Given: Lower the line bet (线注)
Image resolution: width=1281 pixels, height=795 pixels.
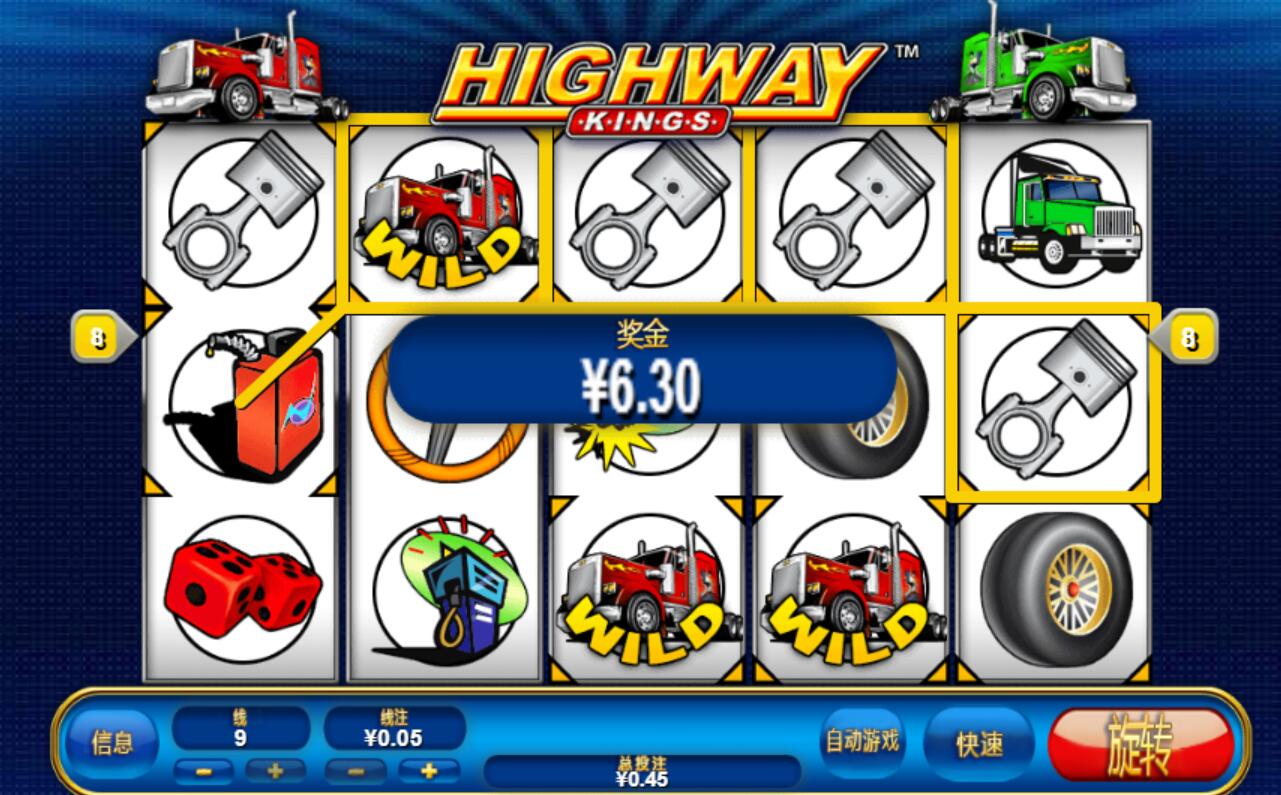Looking at the screenshot, I should tap(355, 771).
